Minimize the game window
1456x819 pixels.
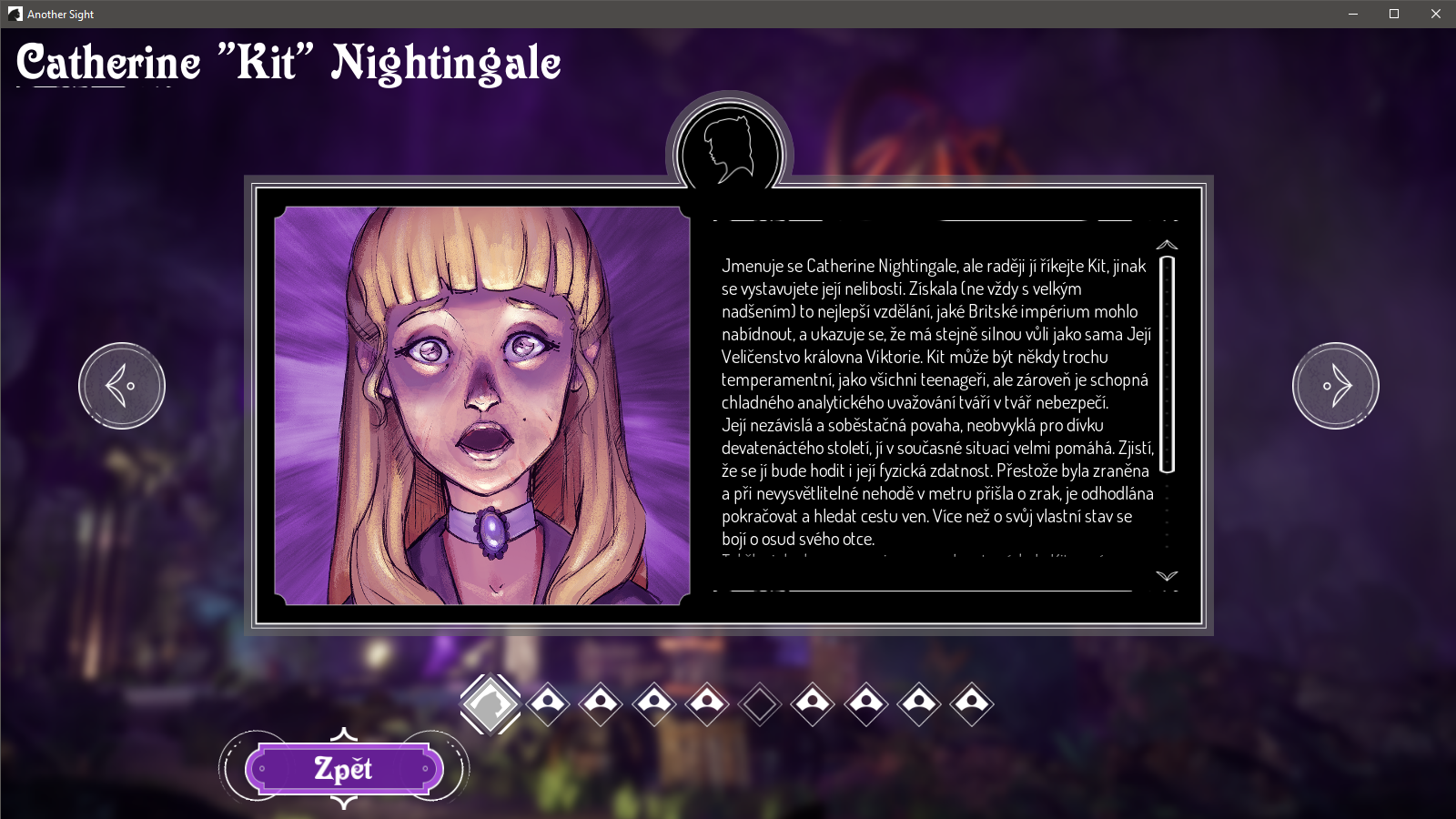point(1353,14)
